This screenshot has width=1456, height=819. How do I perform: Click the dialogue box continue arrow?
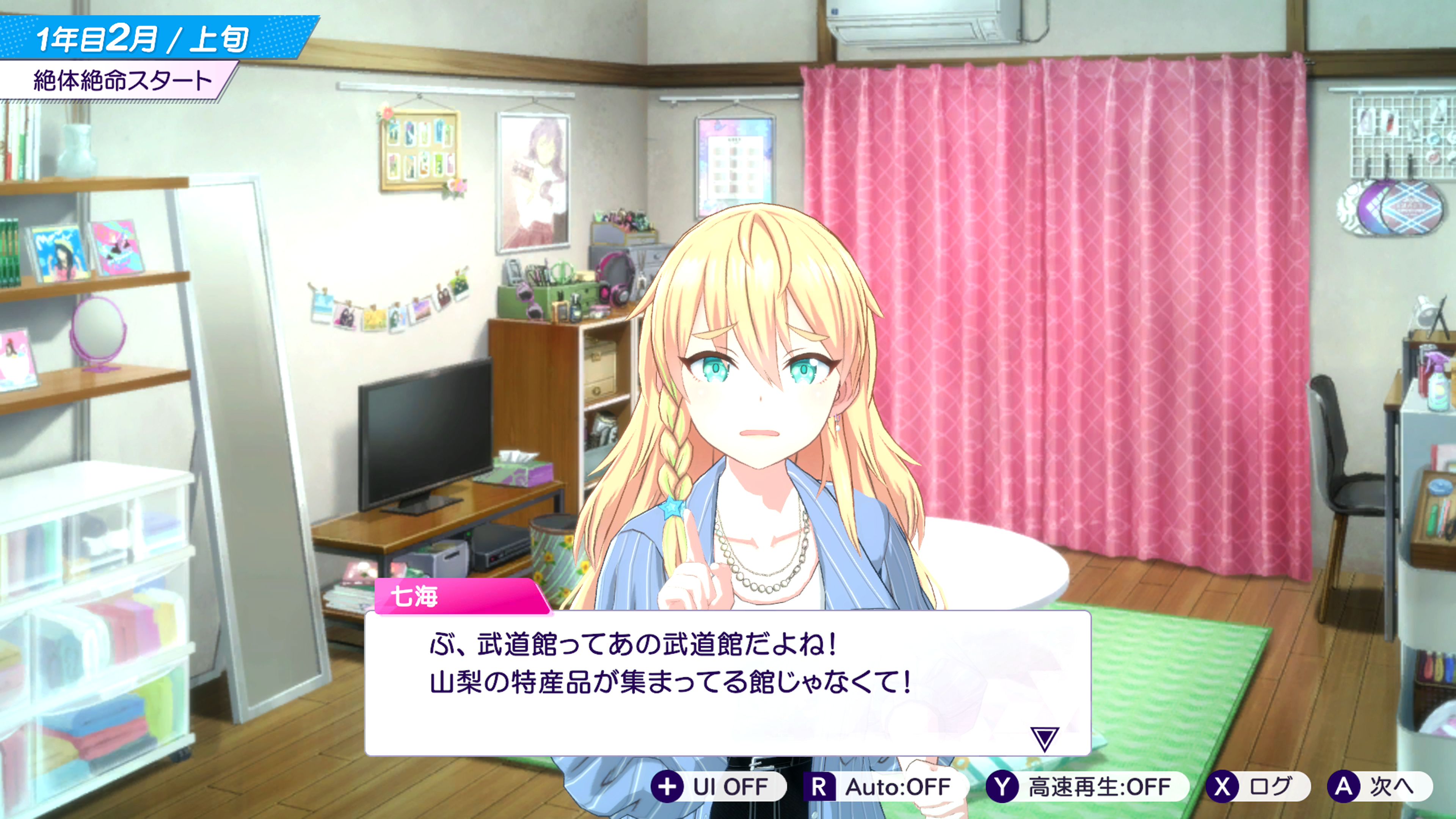(1044, 739)
